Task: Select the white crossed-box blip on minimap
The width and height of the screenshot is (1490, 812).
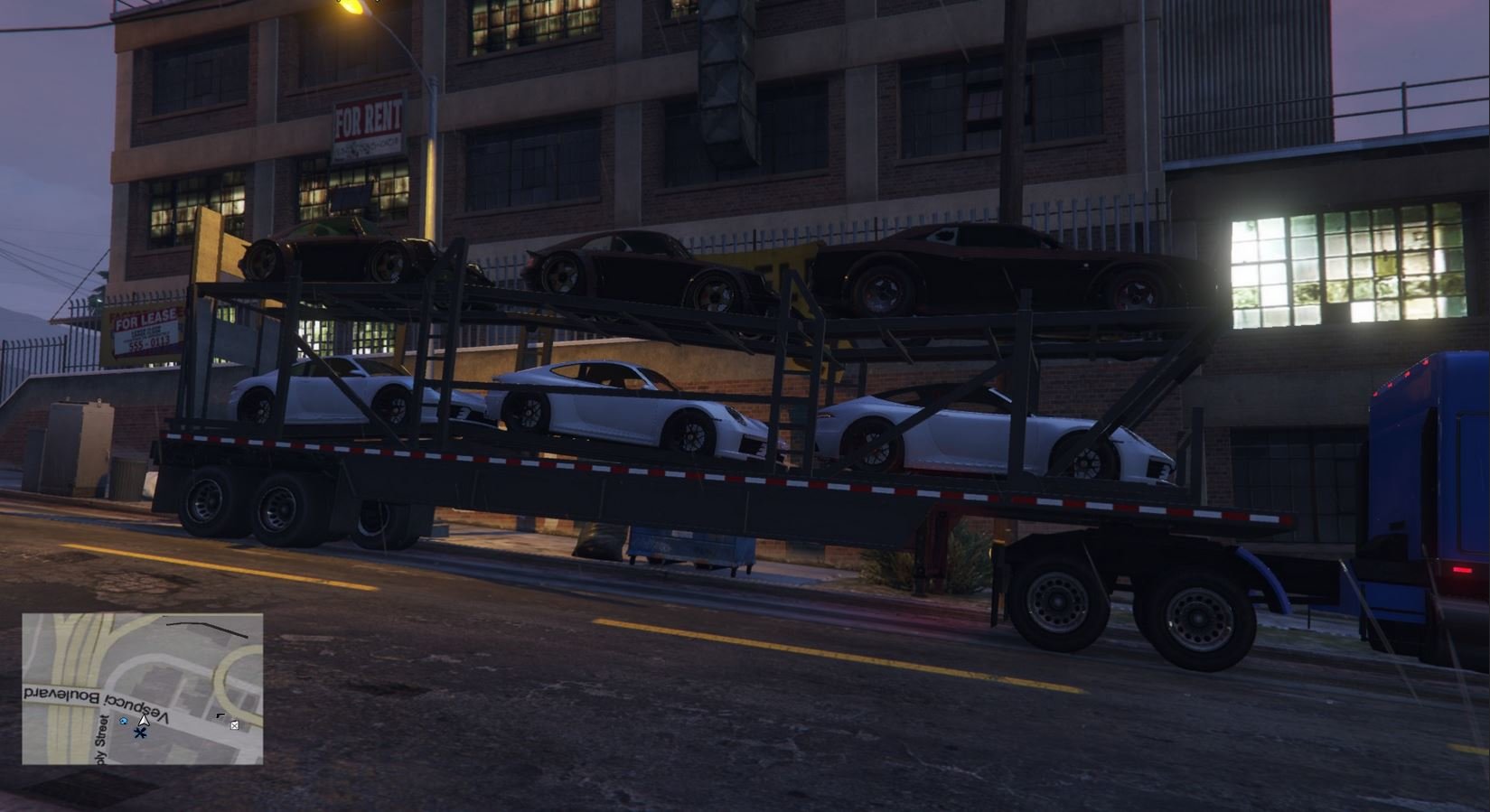Action: coord(235,724)
